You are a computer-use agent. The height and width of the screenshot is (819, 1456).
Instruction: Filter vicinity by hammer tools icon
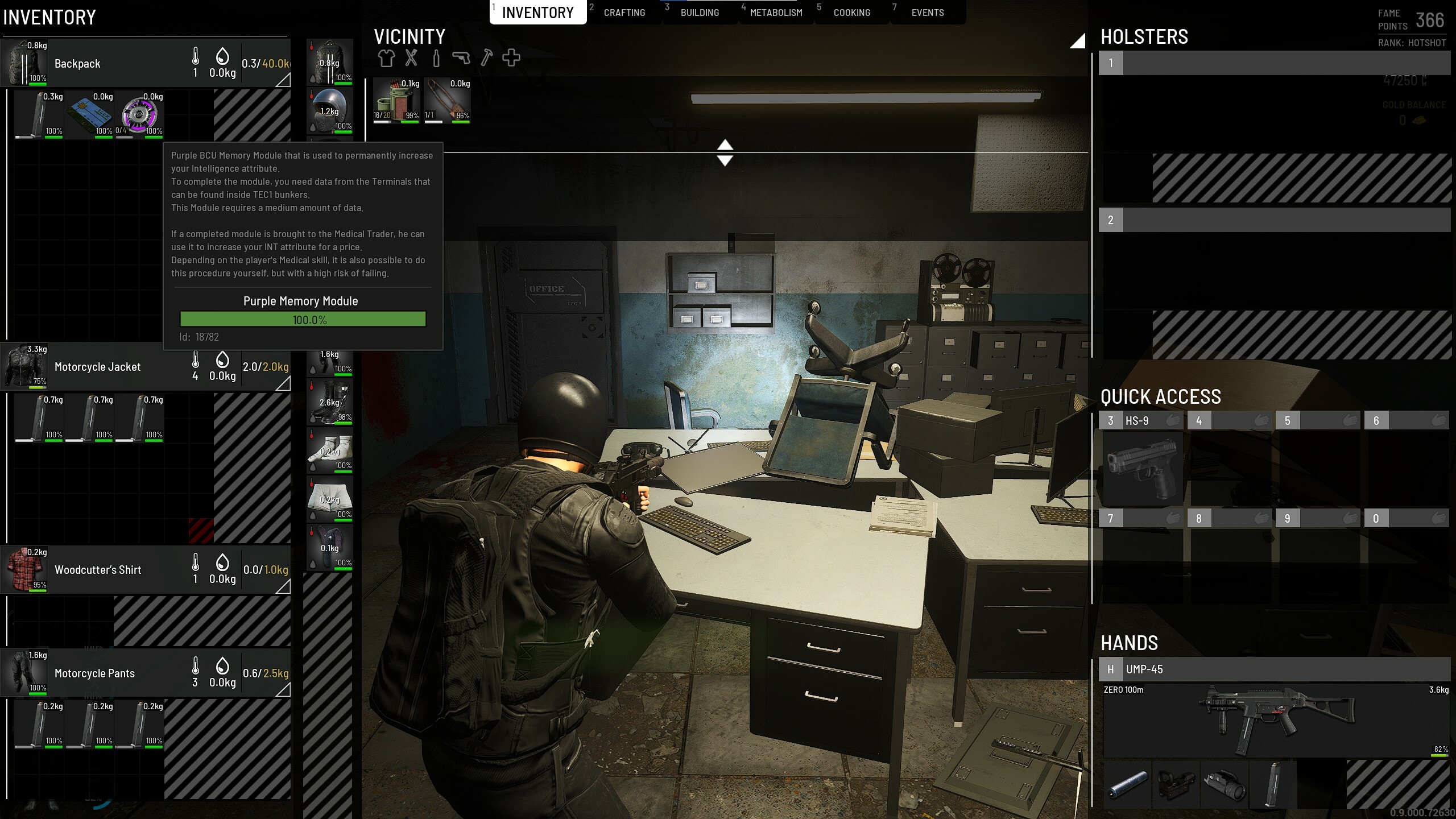tap(486, 58)
